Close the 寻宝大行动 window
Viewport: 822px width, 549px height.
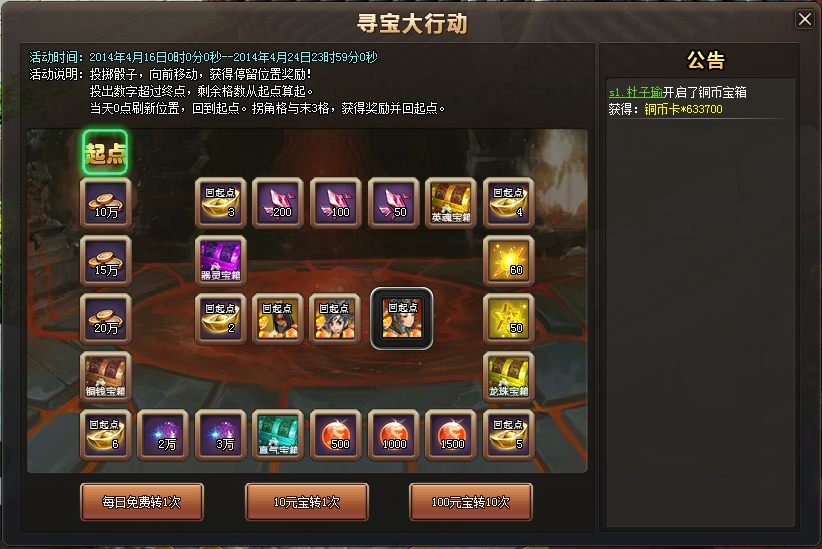[x=804, y=19]
